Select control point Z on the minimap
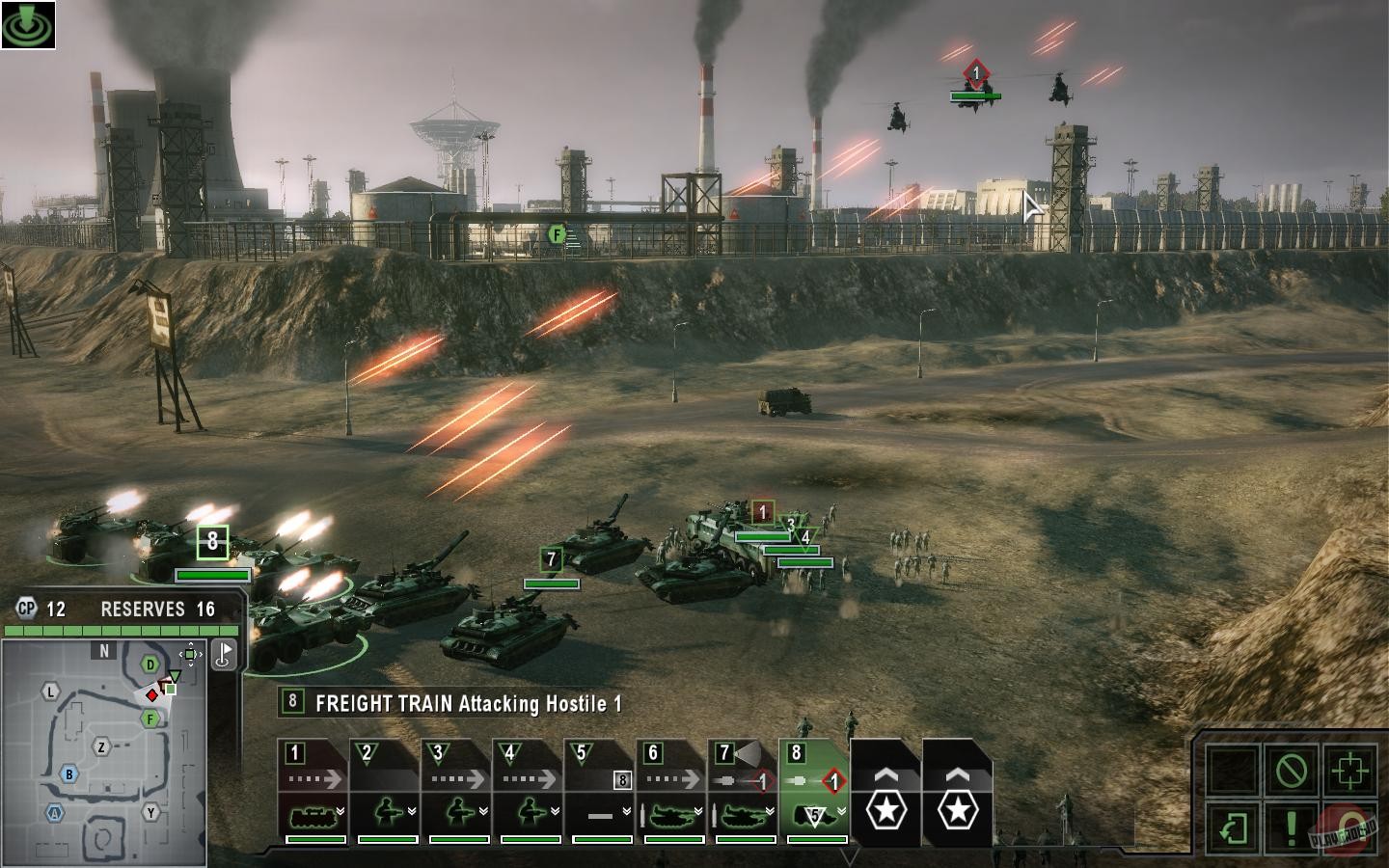 point(101,746)
